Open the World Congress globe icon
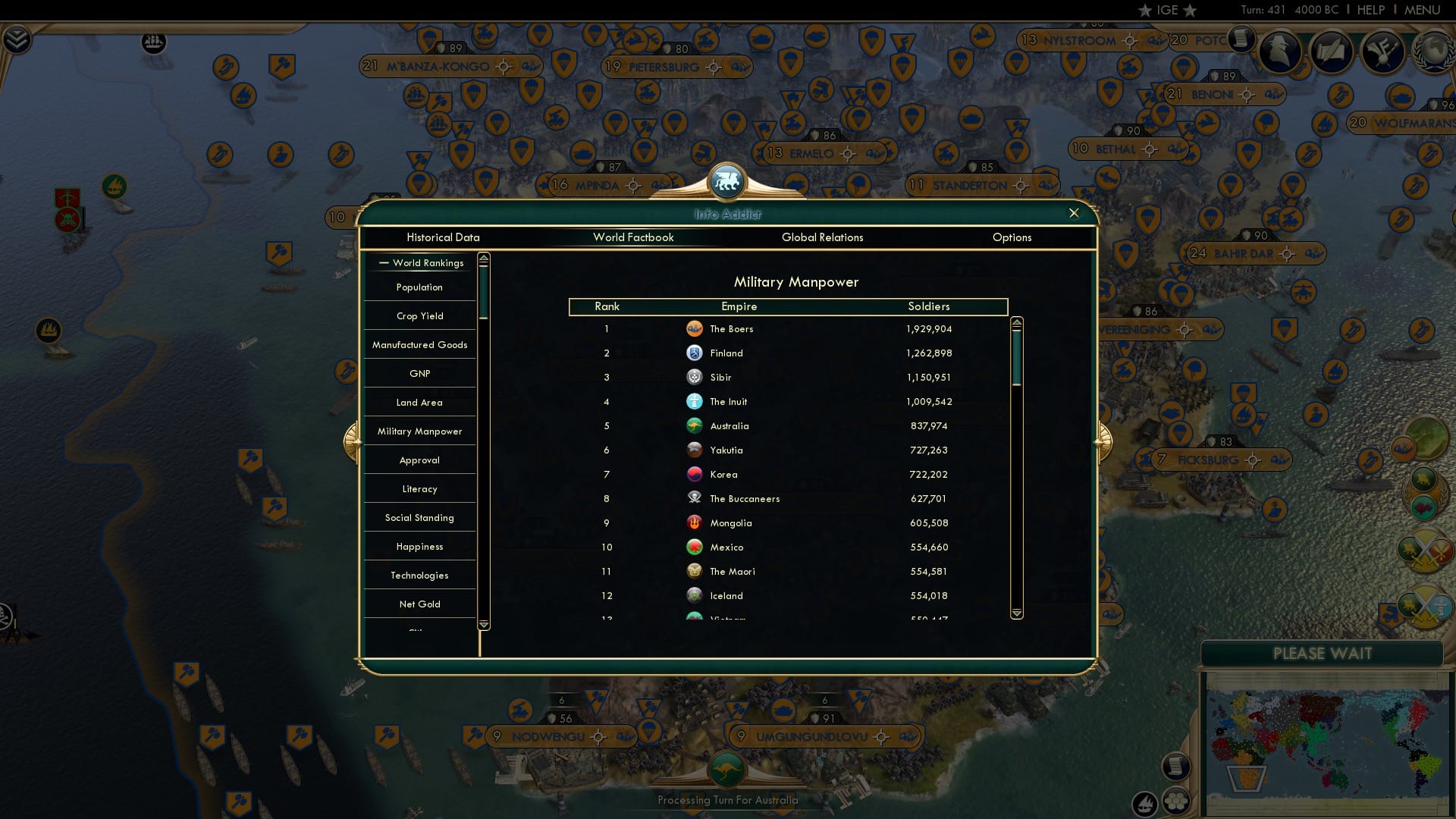1456x819 pixels. pyautogui.click(x=1432, y=52)
